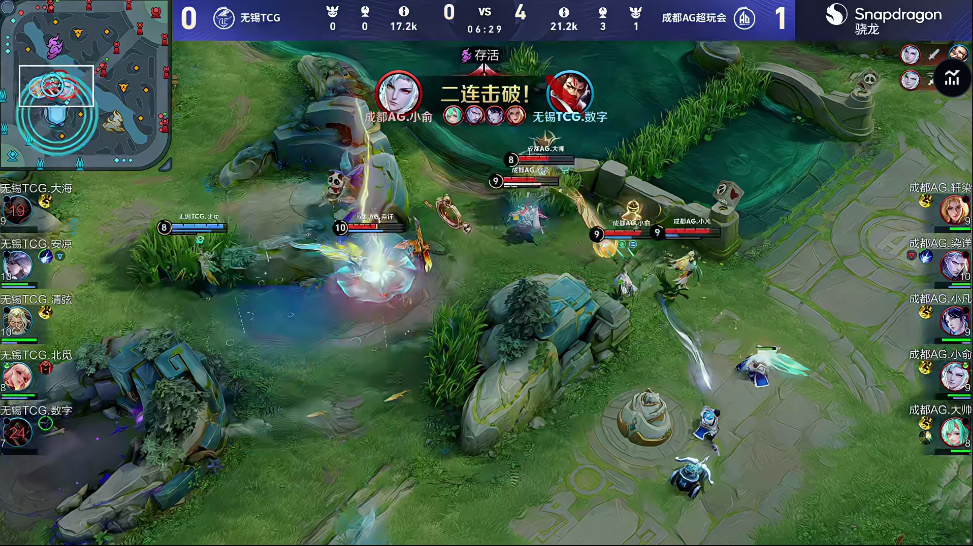This screenshot has height=546, width=973.
Task: Click the victim portrait in the kill banner
Action: [x=569, y=93]
